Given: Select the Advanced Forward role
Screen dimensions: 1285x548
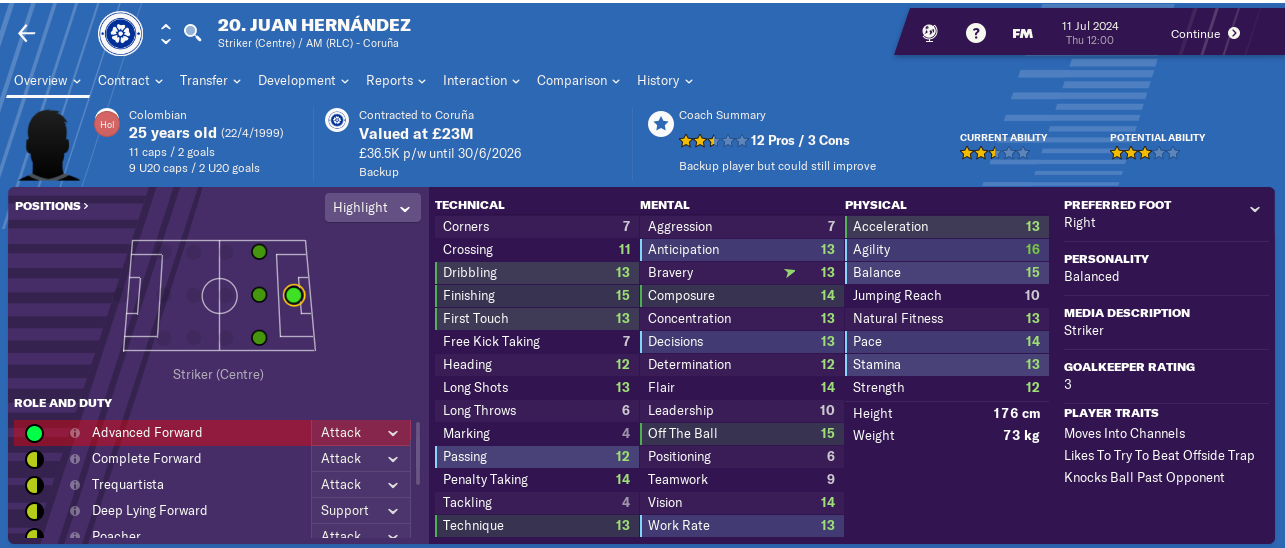Looking at the screenshot, I should tap(147, 433).
